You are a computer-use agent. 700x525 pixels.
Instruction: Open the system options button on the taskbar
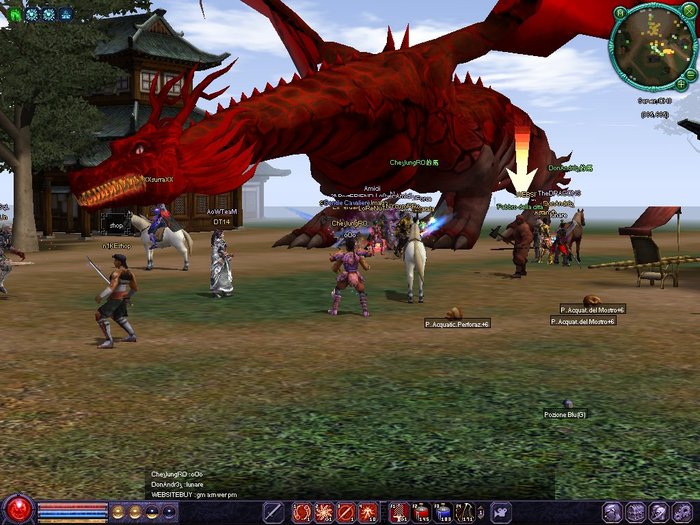[x=681, y=512]
